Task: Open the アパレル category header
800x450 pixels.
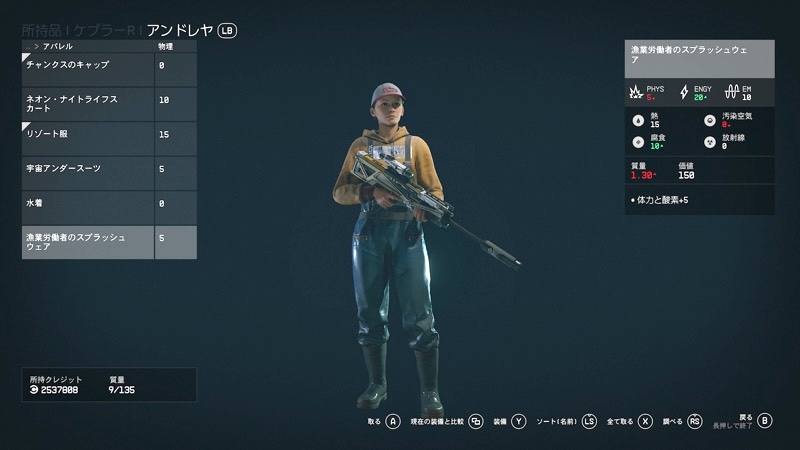Action: point(58,47)
